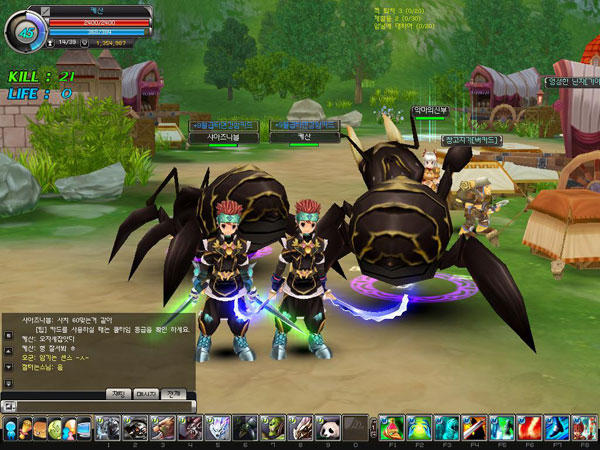This screenshot has width=600, height=450.
Task: Trigger the sword slash skill on F4
Action: (x=474, y=428)
